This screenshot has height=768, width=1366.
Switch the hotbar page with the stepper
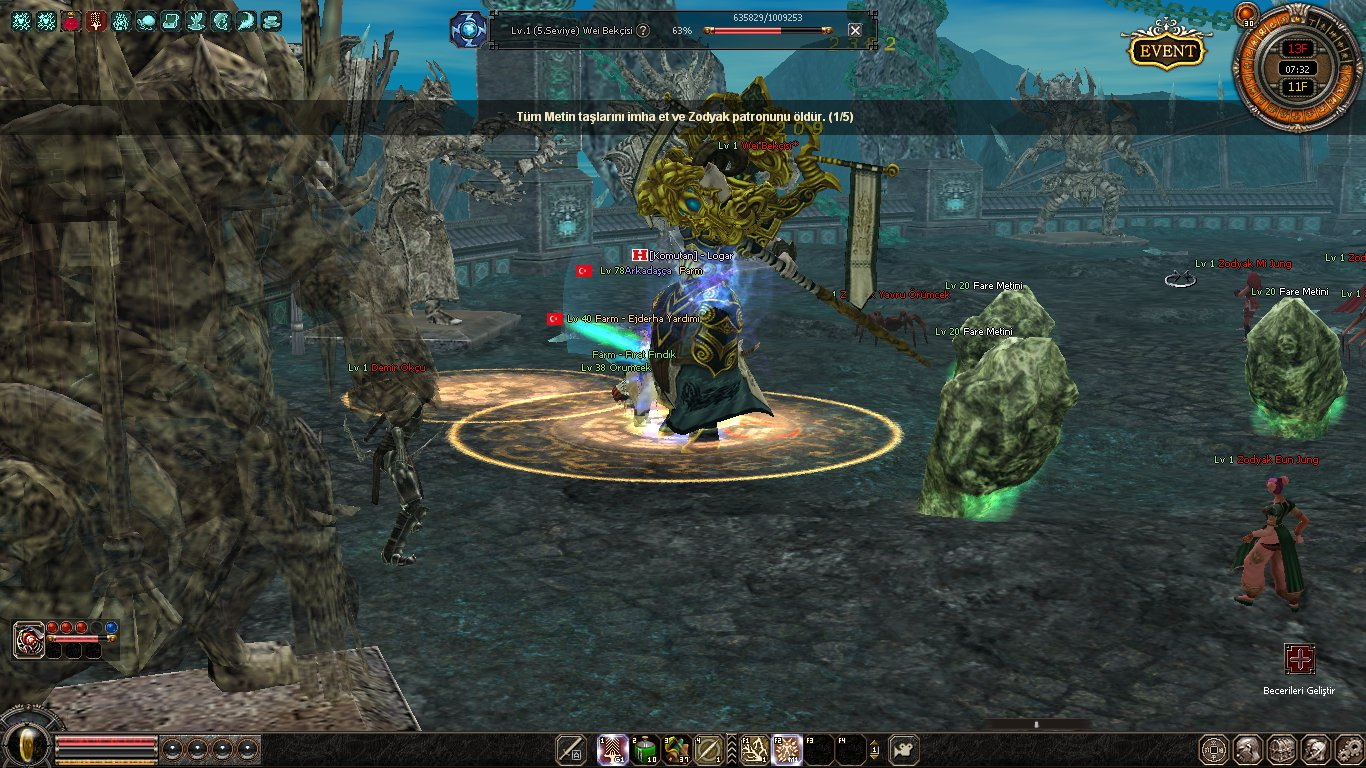[x=875, y=749]
